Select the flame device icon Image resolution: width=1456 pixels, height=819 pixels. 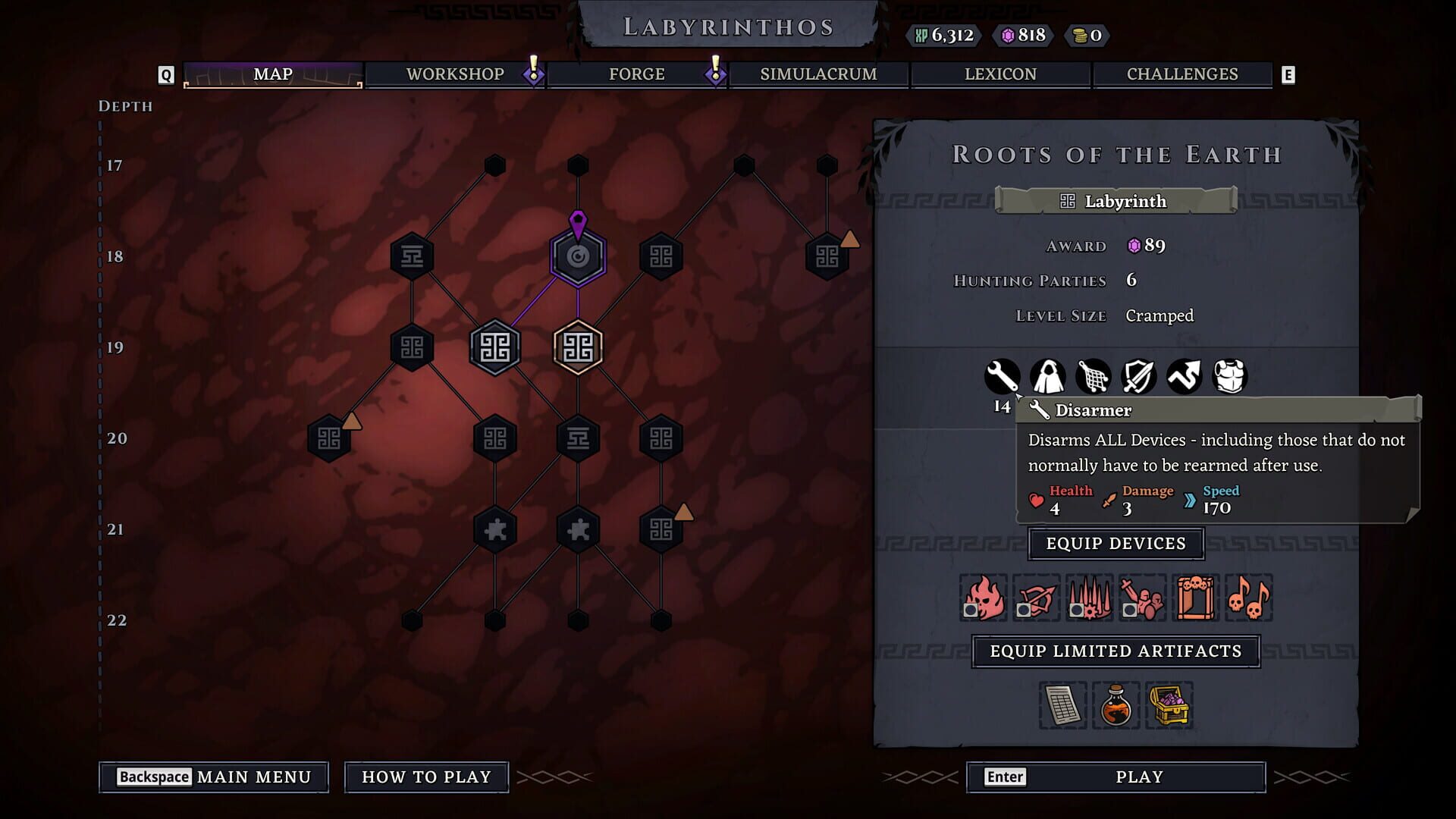tap(983, 598)
